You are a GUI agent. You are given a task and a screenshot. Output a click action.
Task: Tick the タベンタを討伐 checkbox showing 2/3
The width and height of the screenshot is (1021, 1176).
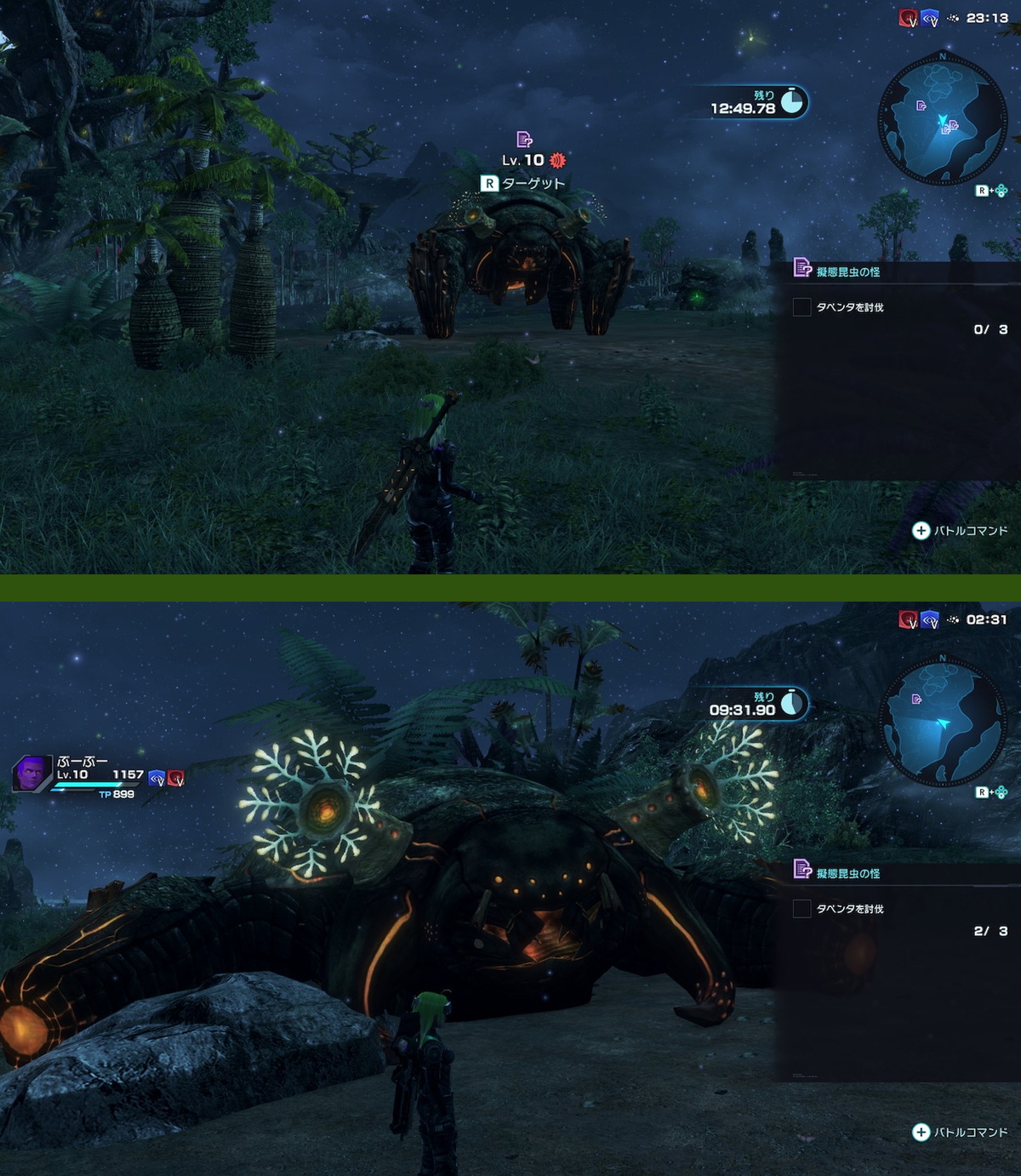click(801, 909)
